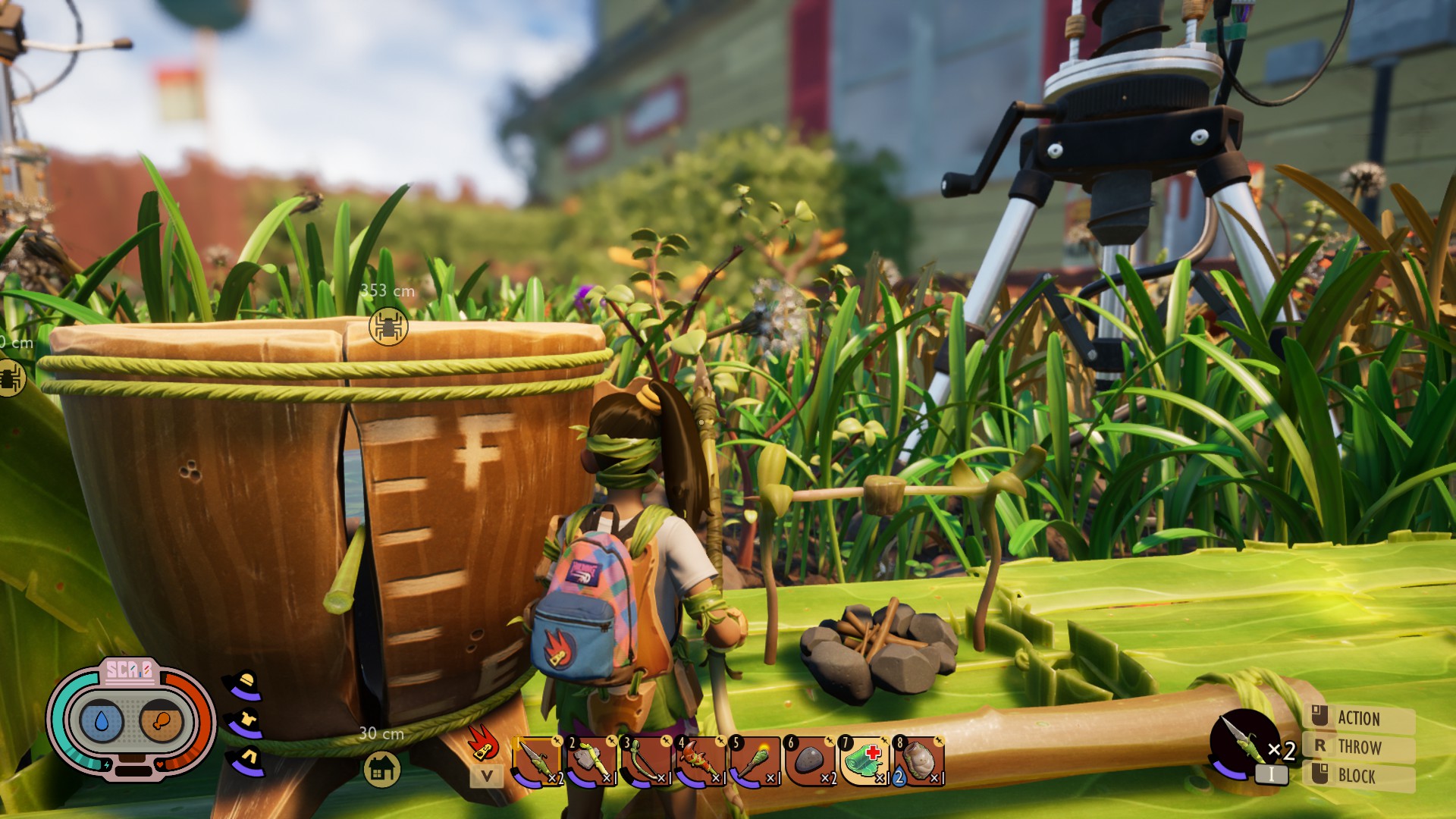Pick the pebblet stone in slot 6
The height and width of the screenshot is (819, 1456).
click(x=809, y=761)
